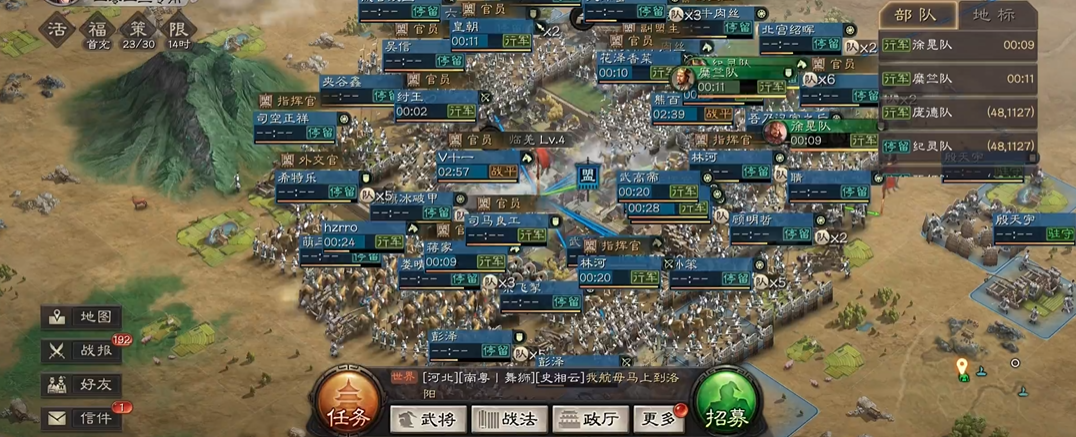Select 庞德队 in the troop list

tap(957, 112)
